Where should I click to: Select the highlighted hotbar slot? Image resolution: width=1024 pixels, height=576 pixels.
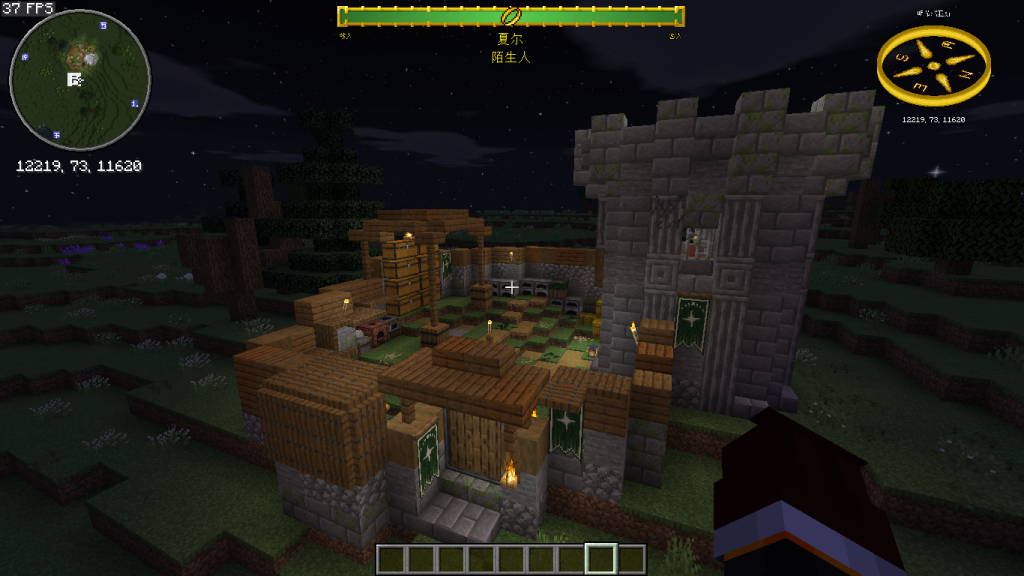600,558
